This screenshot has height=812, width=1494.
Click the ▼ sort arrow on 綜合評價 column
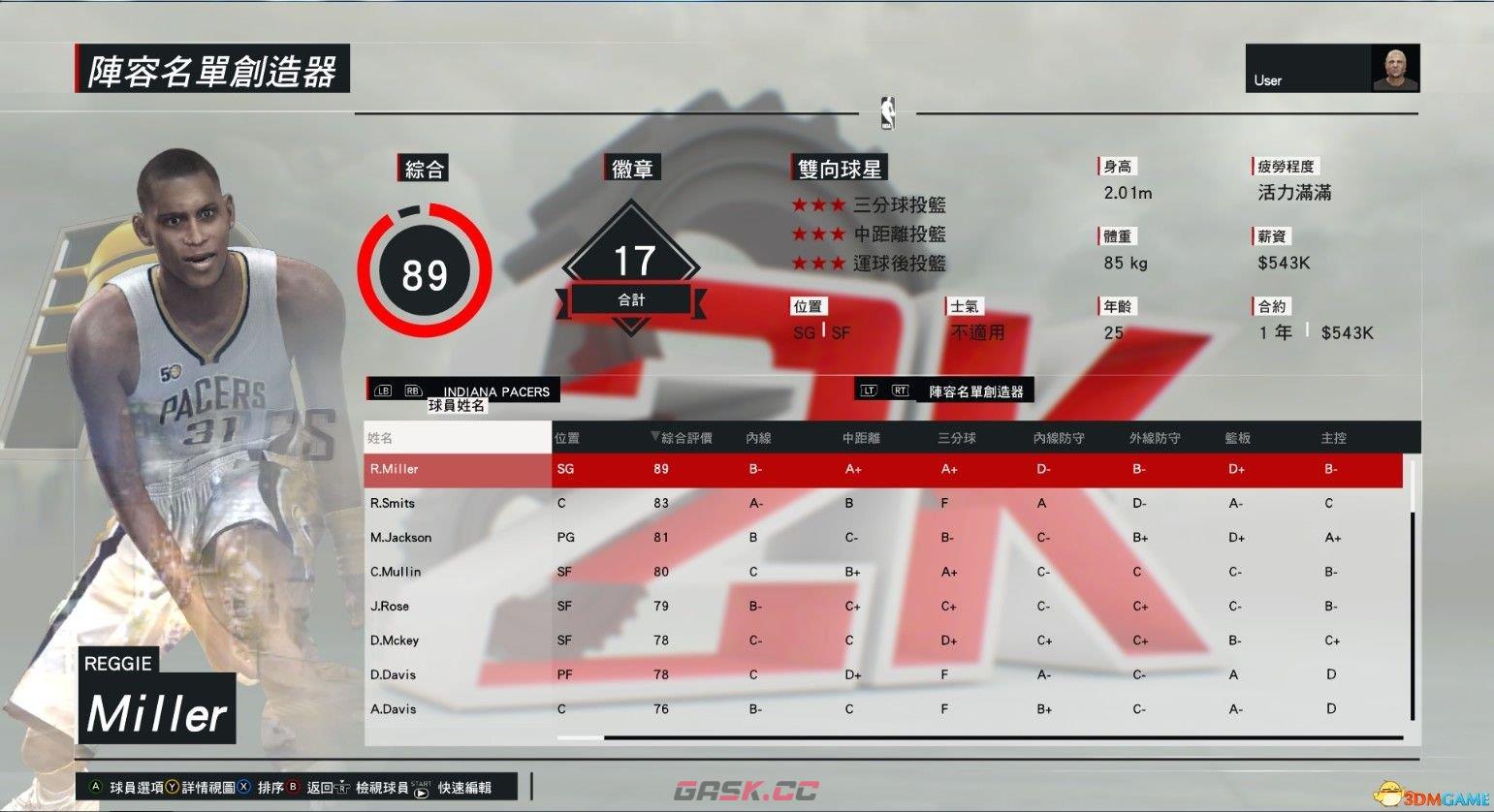pyautogui.click(x=655, y=437)
